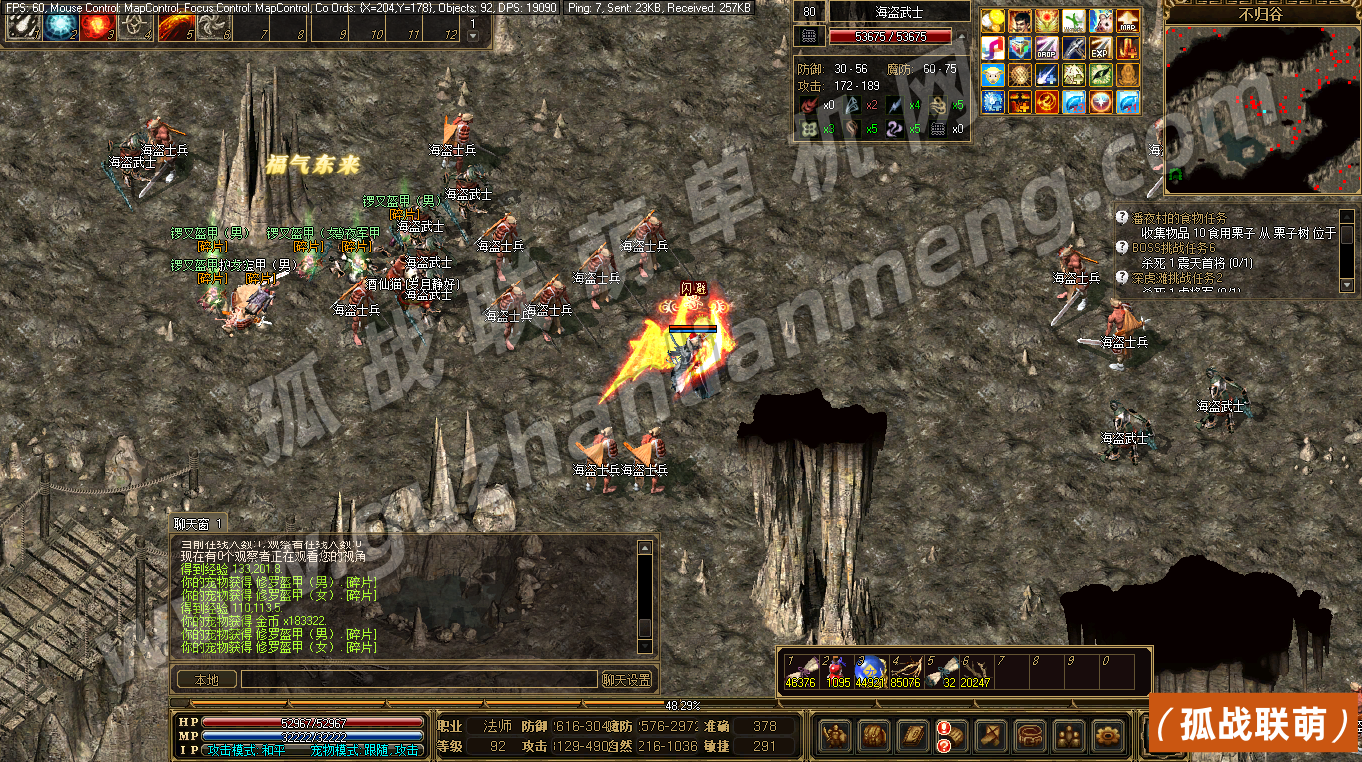Open the belt button in bottom bar
Image resolution: width=1362 pixels, height=762 pixels.
point(1029,736)
